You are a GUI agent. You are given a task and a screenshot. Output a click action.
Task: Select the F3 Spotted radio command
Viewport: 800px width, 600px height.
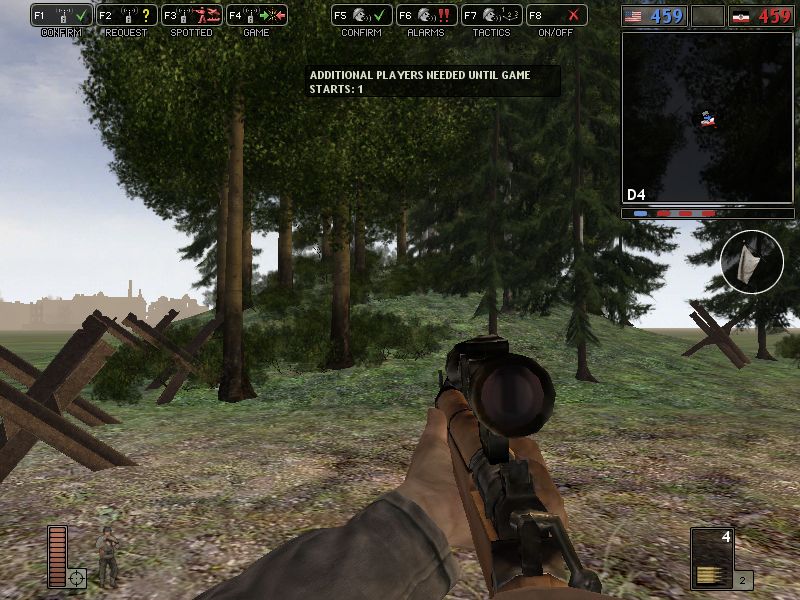pos(192,16)
